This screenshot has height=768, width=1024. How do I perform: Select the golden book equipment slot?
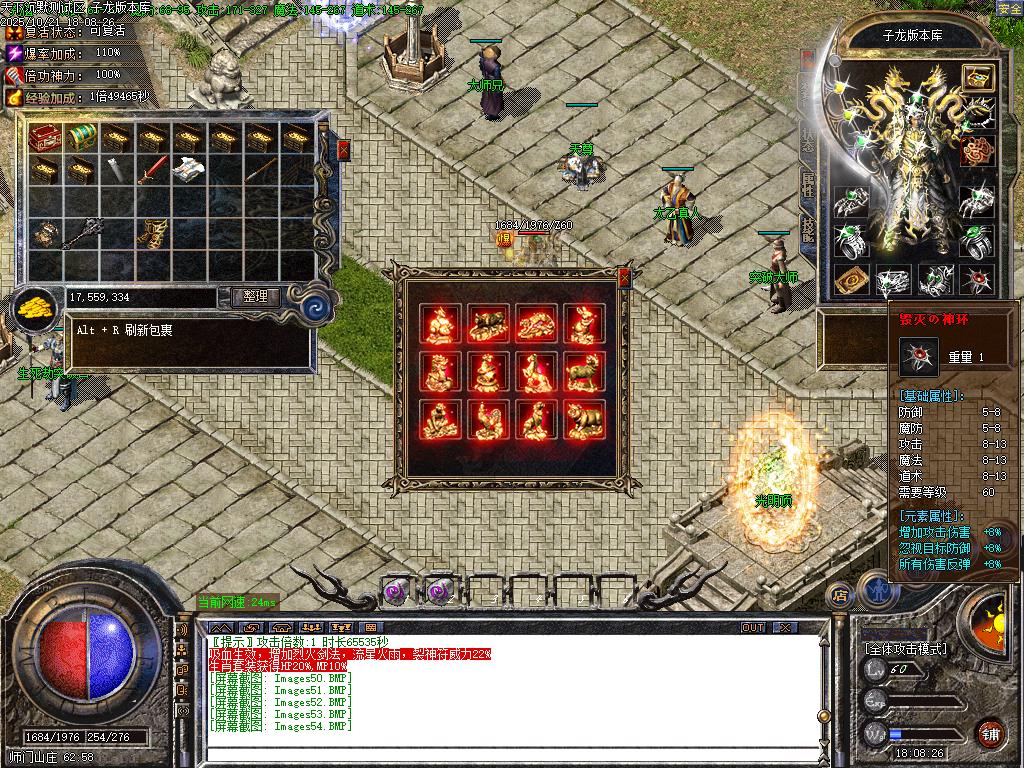click(x=851, y=280)
